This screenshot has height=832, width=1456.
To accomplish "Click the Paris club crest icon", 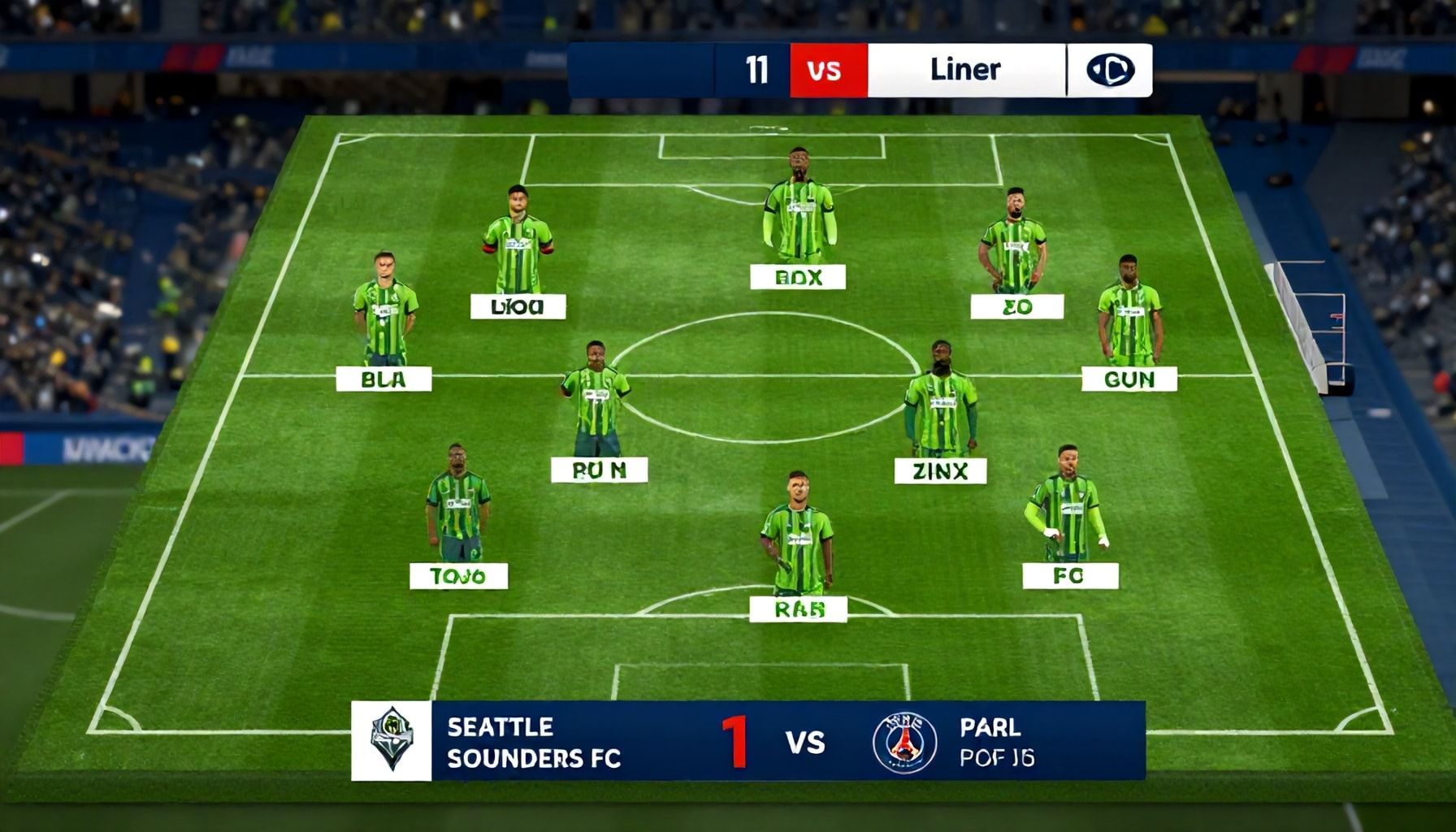I will [904, 742].
